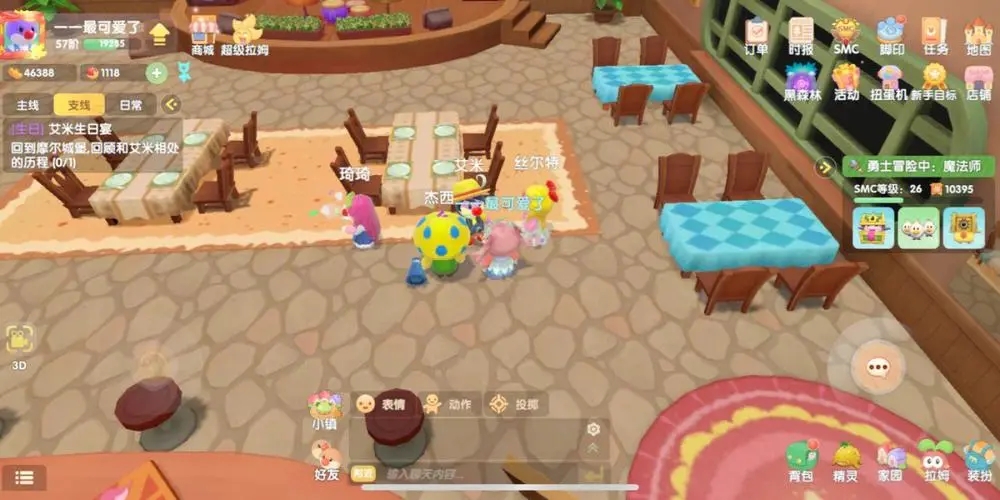Open the 扭蛋机 gacha machine
Viewport: 1000px width, 500px height.
pyautogui.click(x=889, y=82)
